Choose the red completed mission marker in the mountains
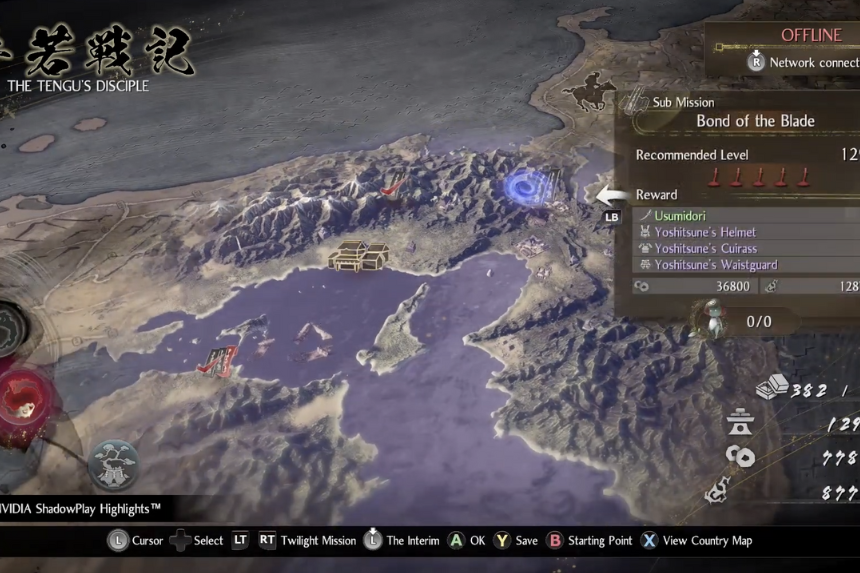This screenshot has height=573, width=860. 393,183
